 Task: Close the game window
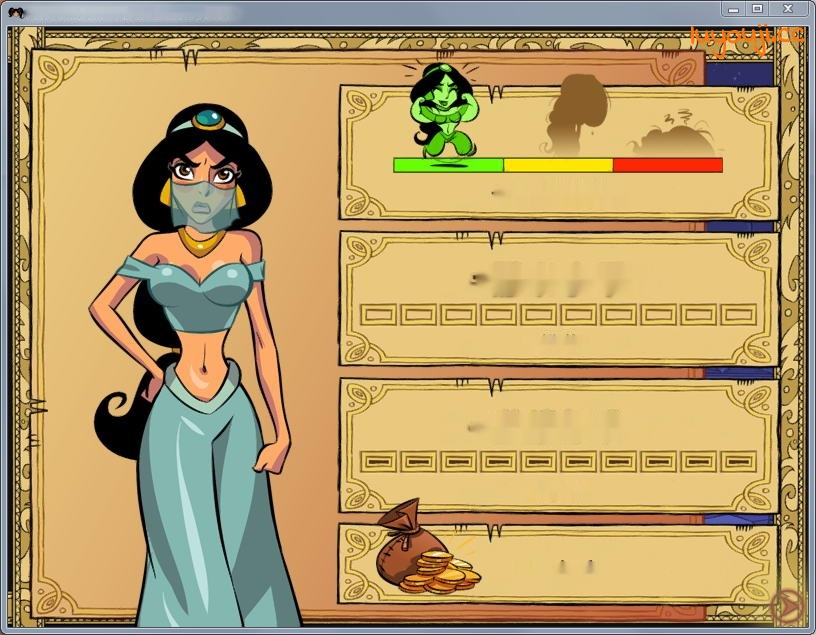787,9
